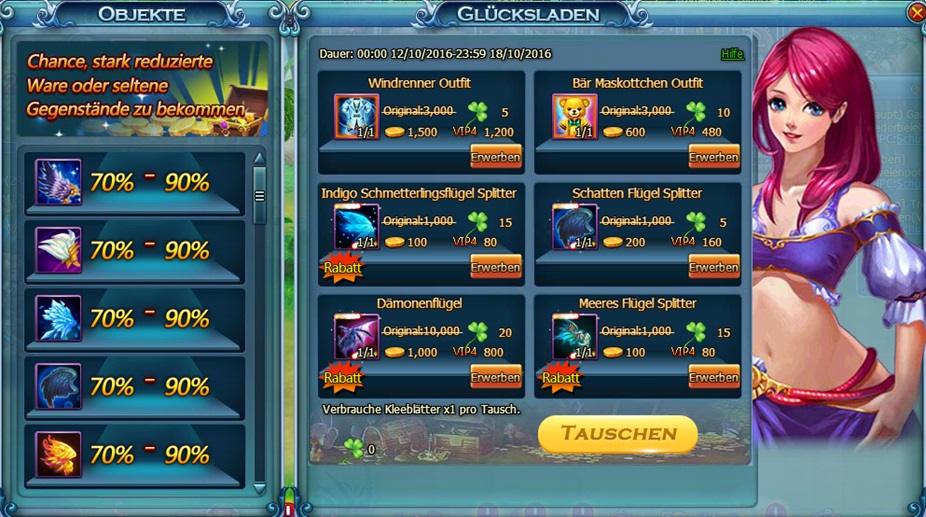This screenshot has height=517, width=926.
Task: Click Erwerben for Schatten Flügel Splitter
Action: pos(713,267)
